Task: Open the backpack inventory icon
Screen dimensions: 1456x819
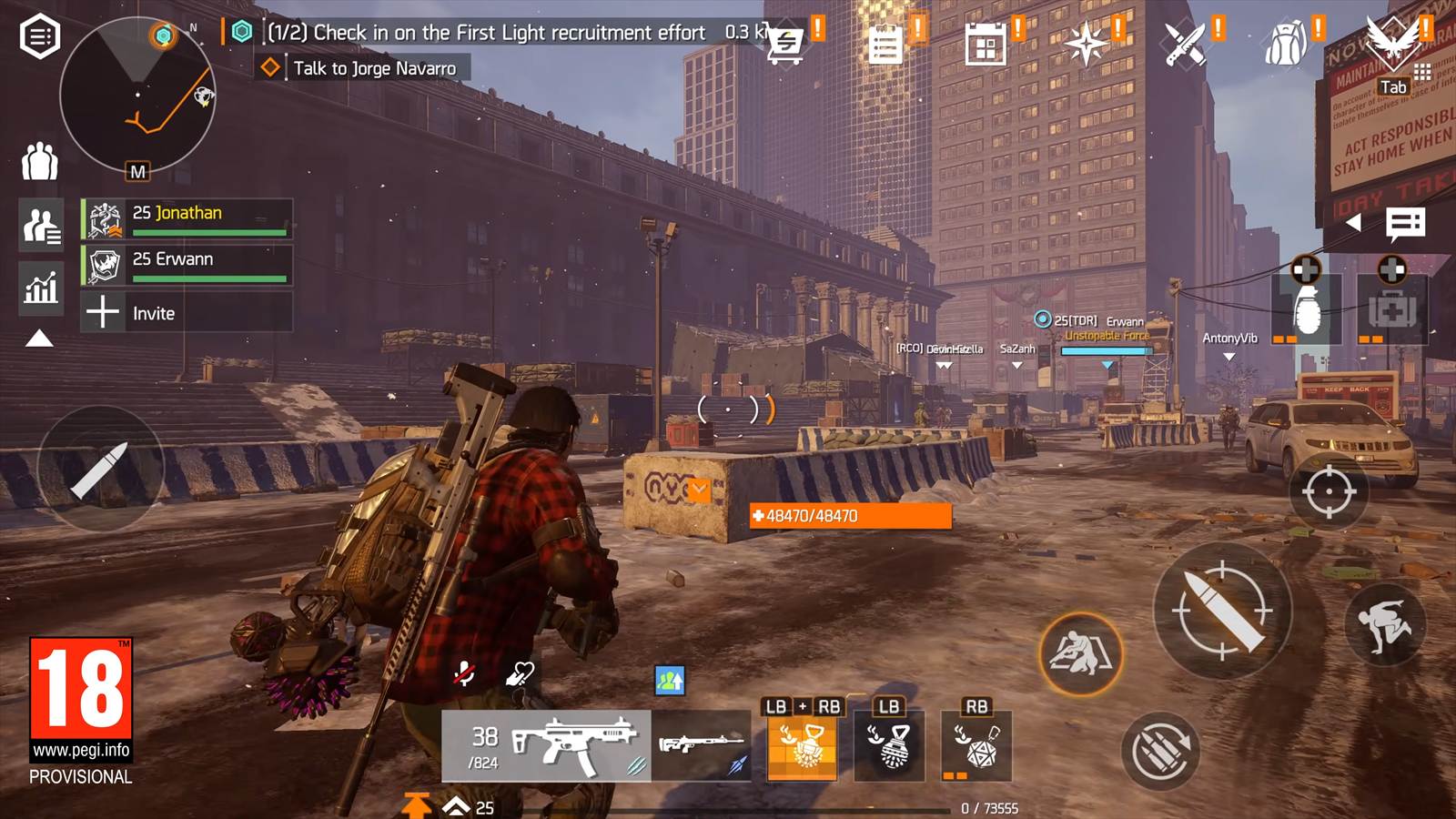Action: (x=1286, y=43)
